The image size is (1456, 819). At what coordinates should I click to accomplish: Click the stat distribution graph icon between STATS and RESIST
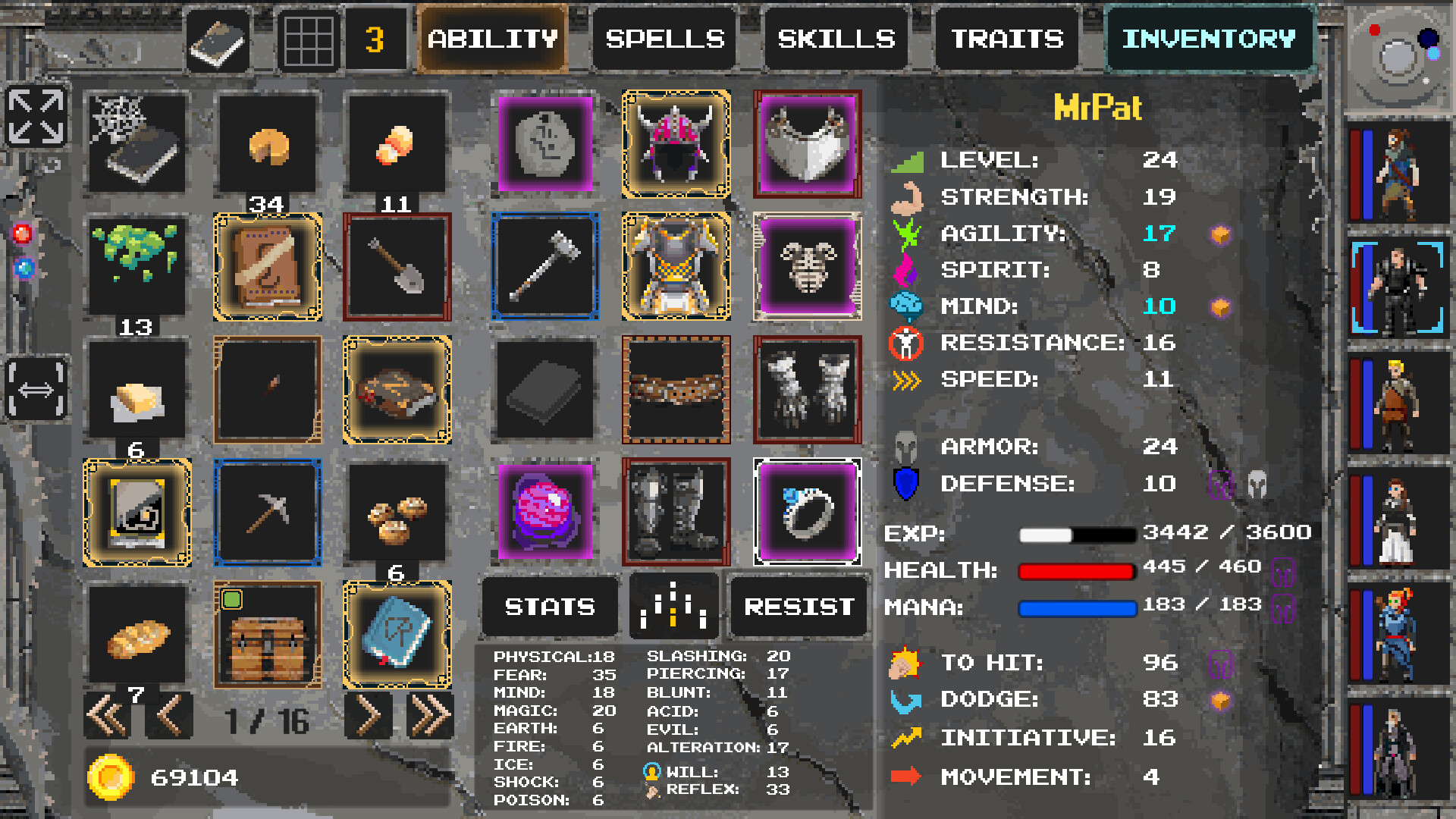[674, 607]
